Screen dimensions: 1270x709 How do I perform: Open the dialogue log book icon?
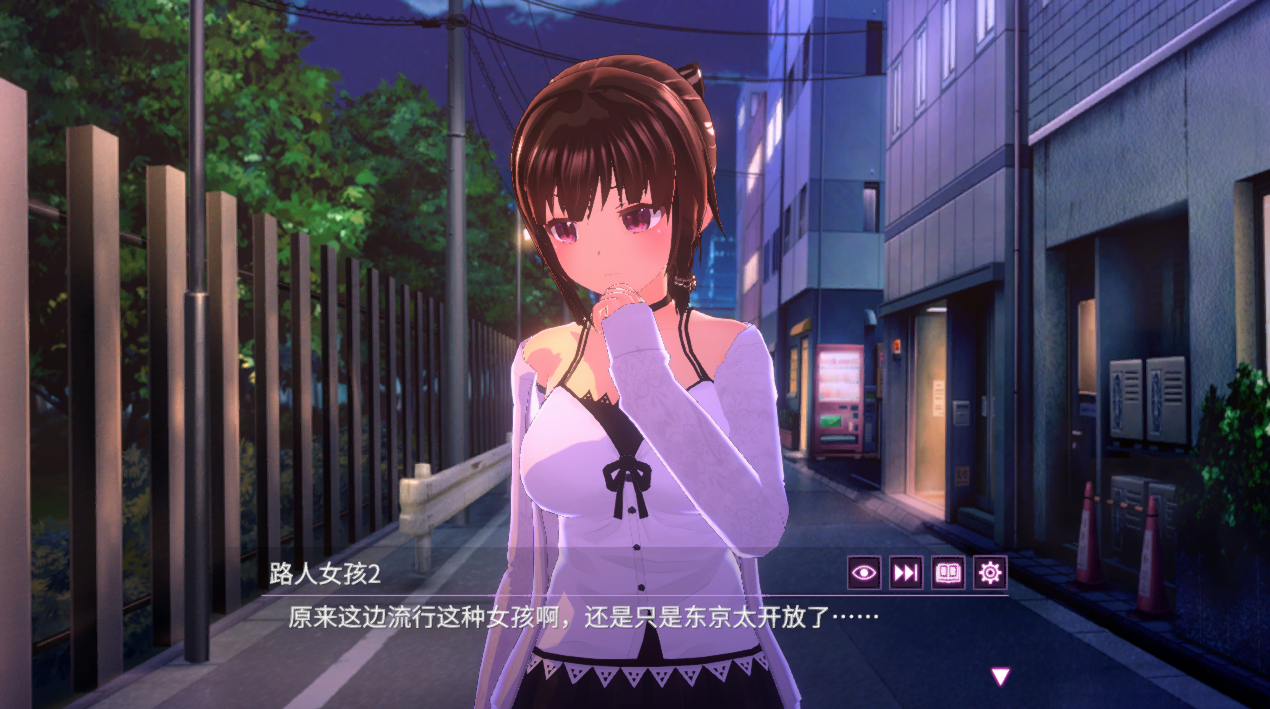click(948, 572)
